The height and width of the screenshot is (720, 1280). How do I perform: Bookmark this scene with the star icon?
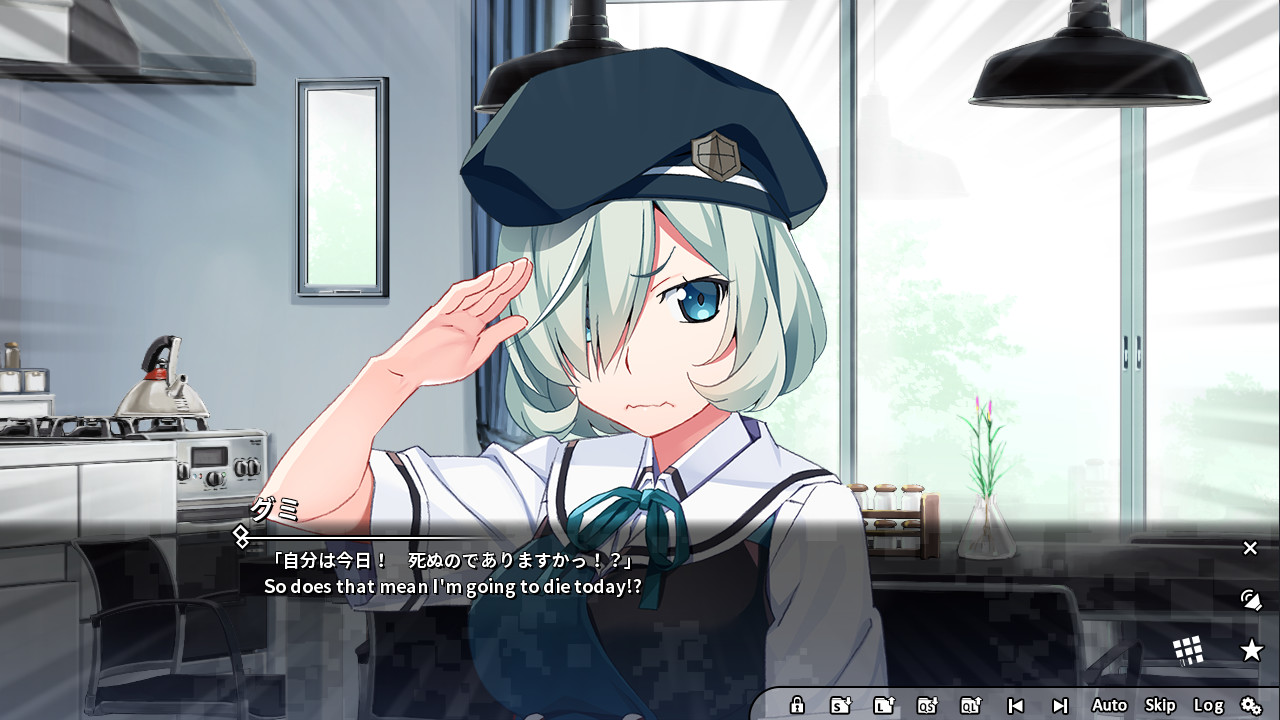tap(1253, 651)
